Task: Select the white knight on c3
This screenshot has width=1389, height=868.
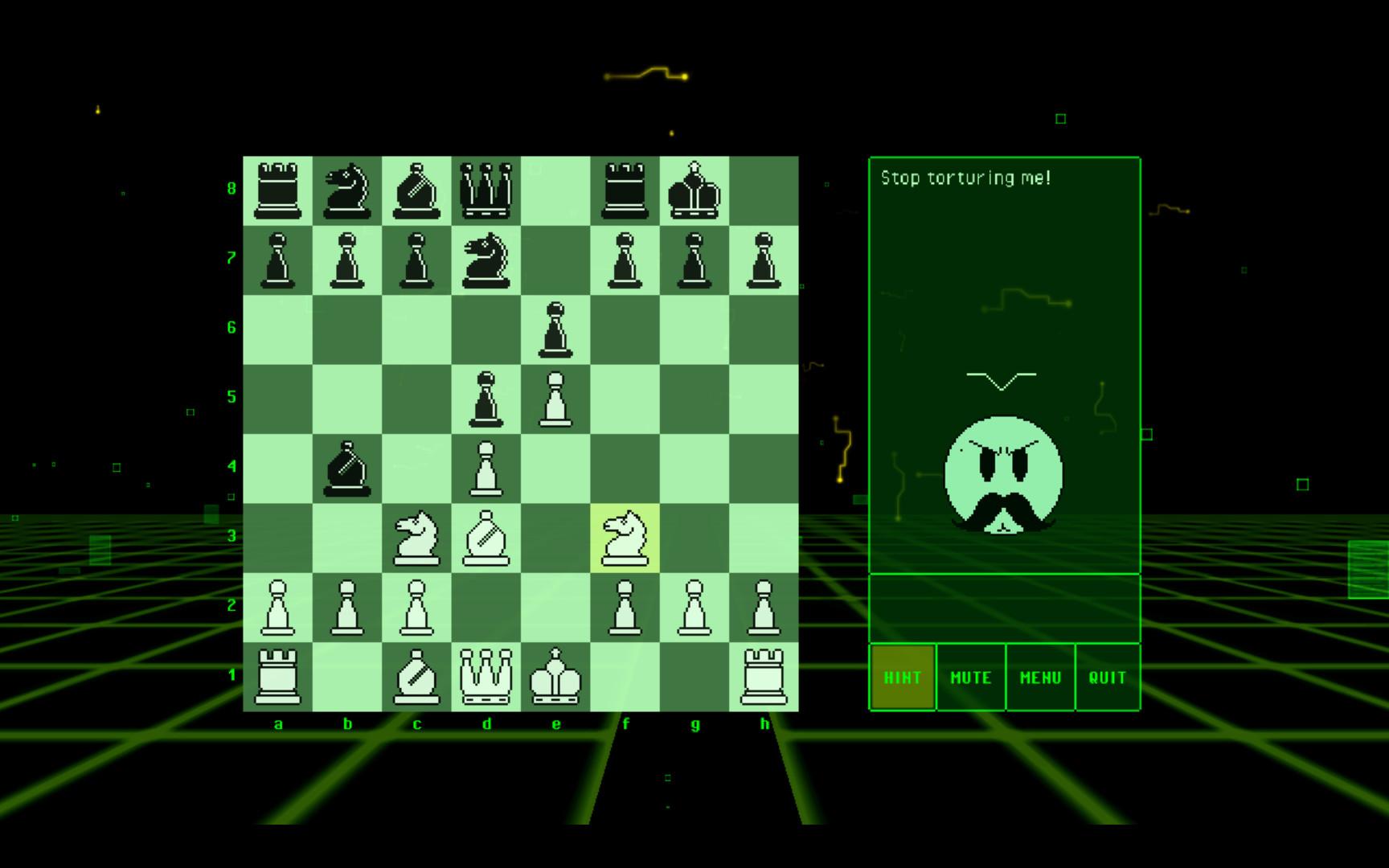Action: click(x=418, y=537)
